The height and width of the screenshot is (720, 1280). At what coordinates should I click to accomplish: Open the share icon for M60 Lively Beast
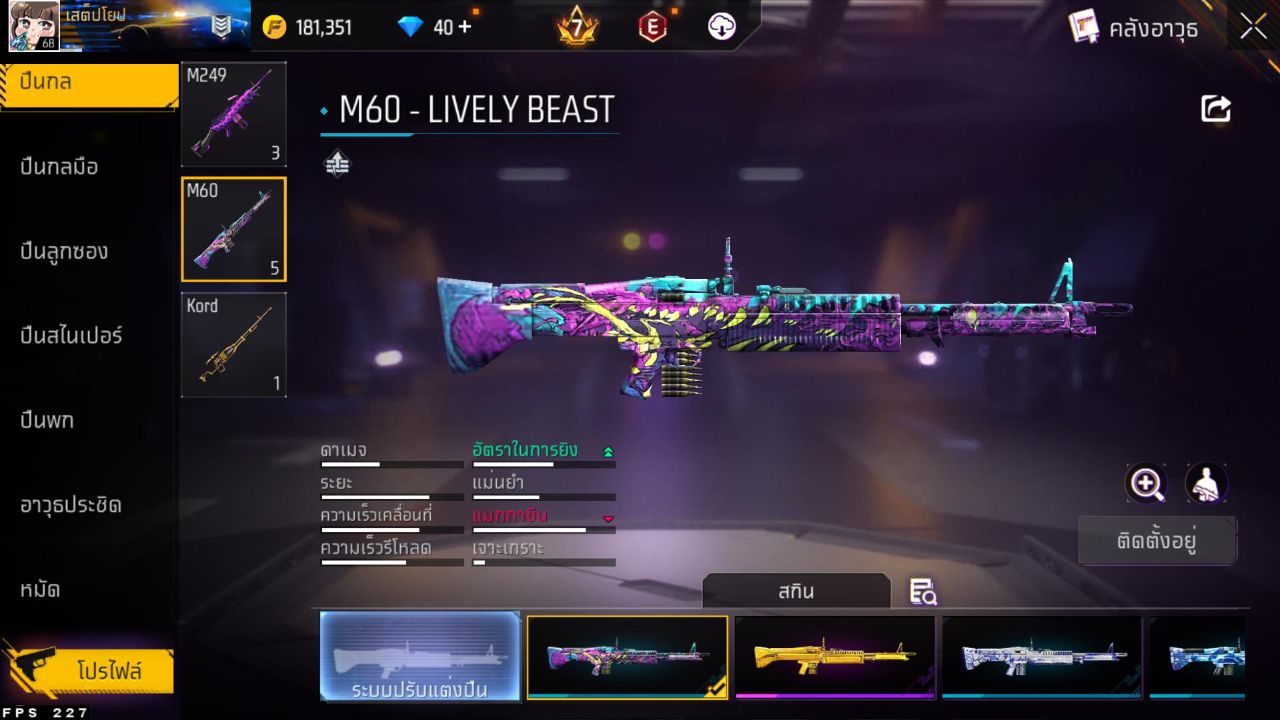[x=1216, y=108]
